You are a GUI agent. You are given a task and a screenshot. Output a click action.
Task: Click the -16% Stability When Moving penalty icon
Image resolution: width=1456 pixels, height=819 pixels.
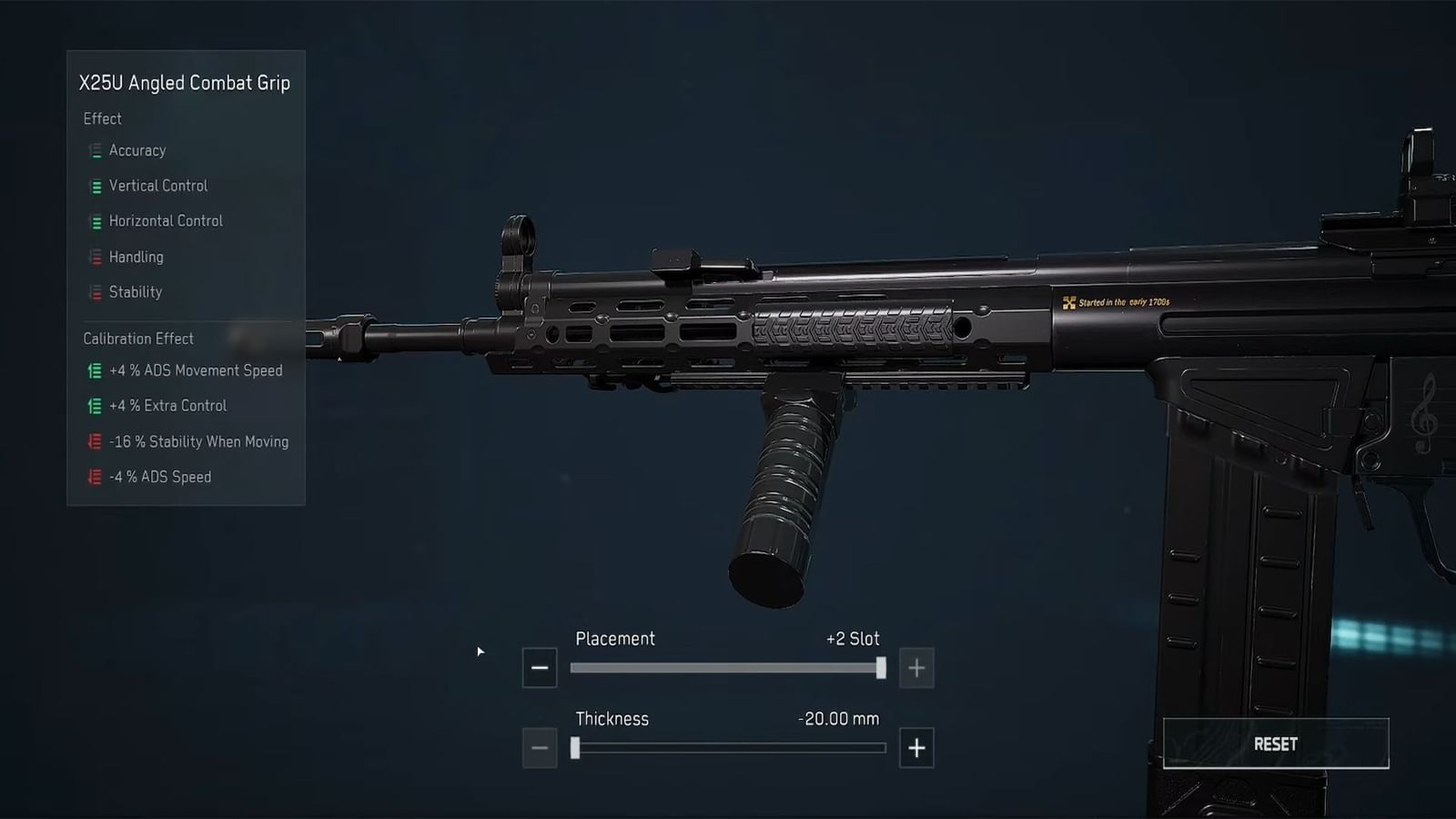[95, 441]
